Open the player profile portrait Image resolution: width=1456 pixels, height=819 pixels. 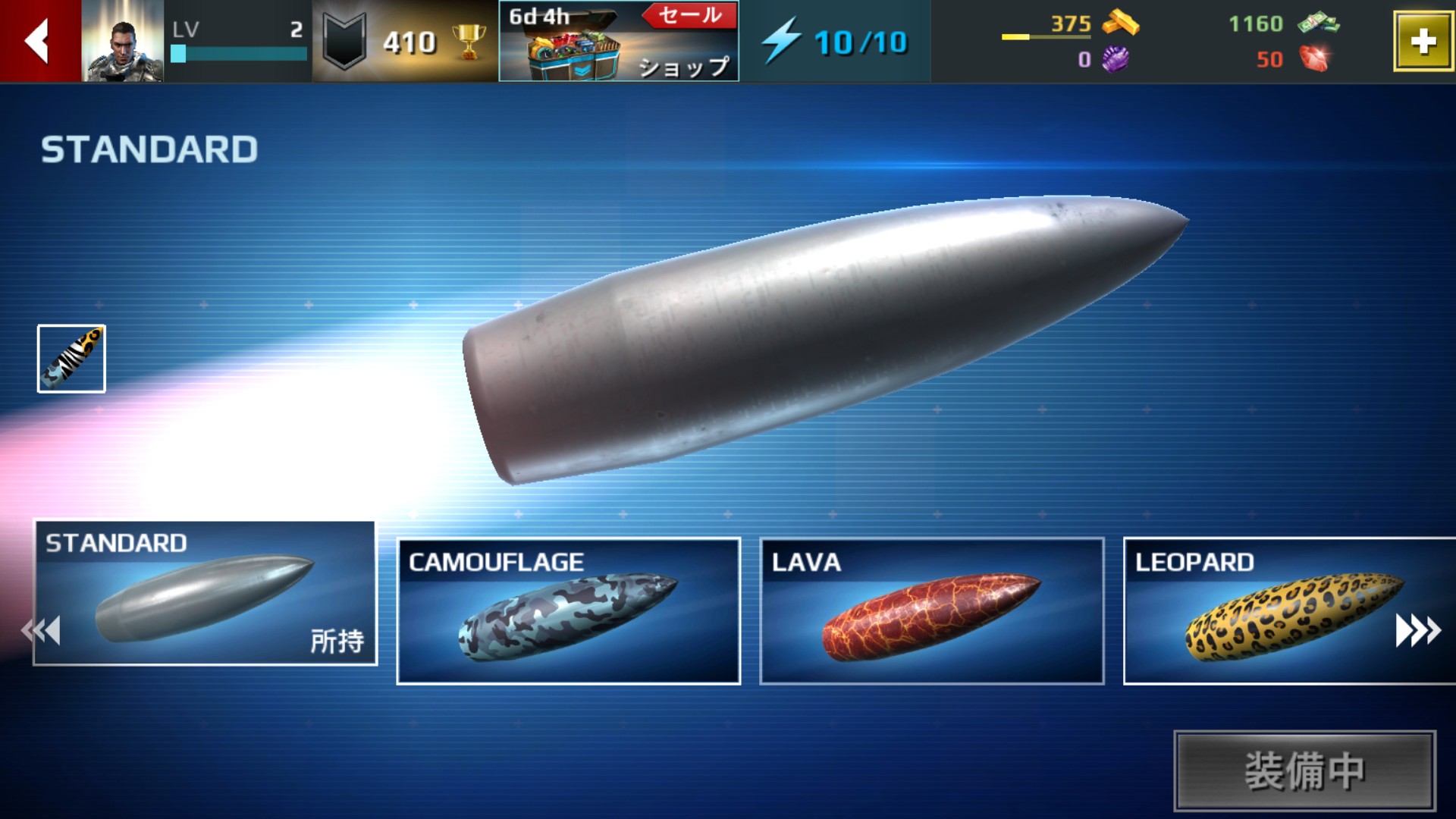pos(122,41)
